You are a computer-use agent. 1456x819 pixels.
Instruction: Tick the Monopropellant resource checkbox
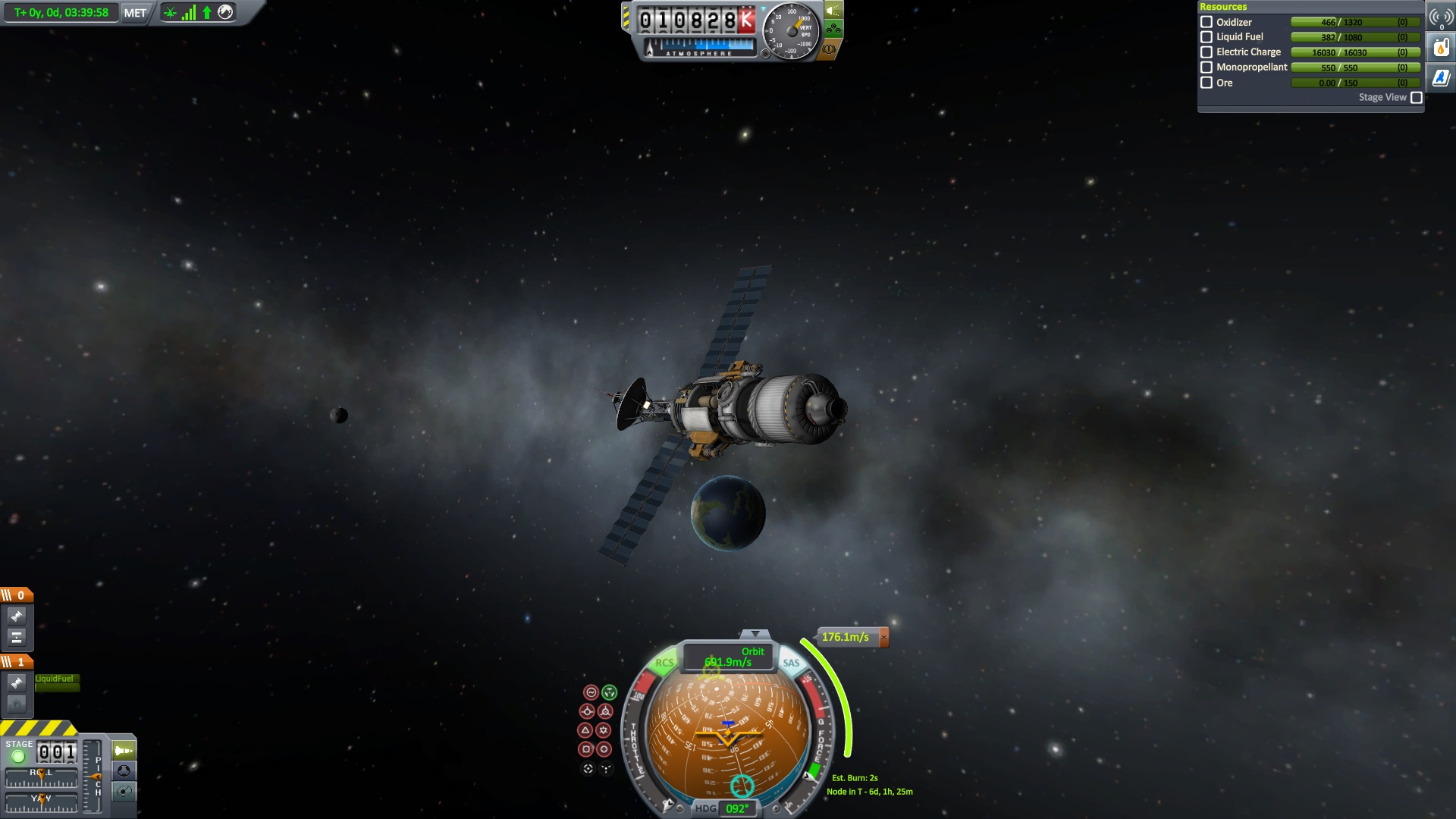coord(1207,67)
